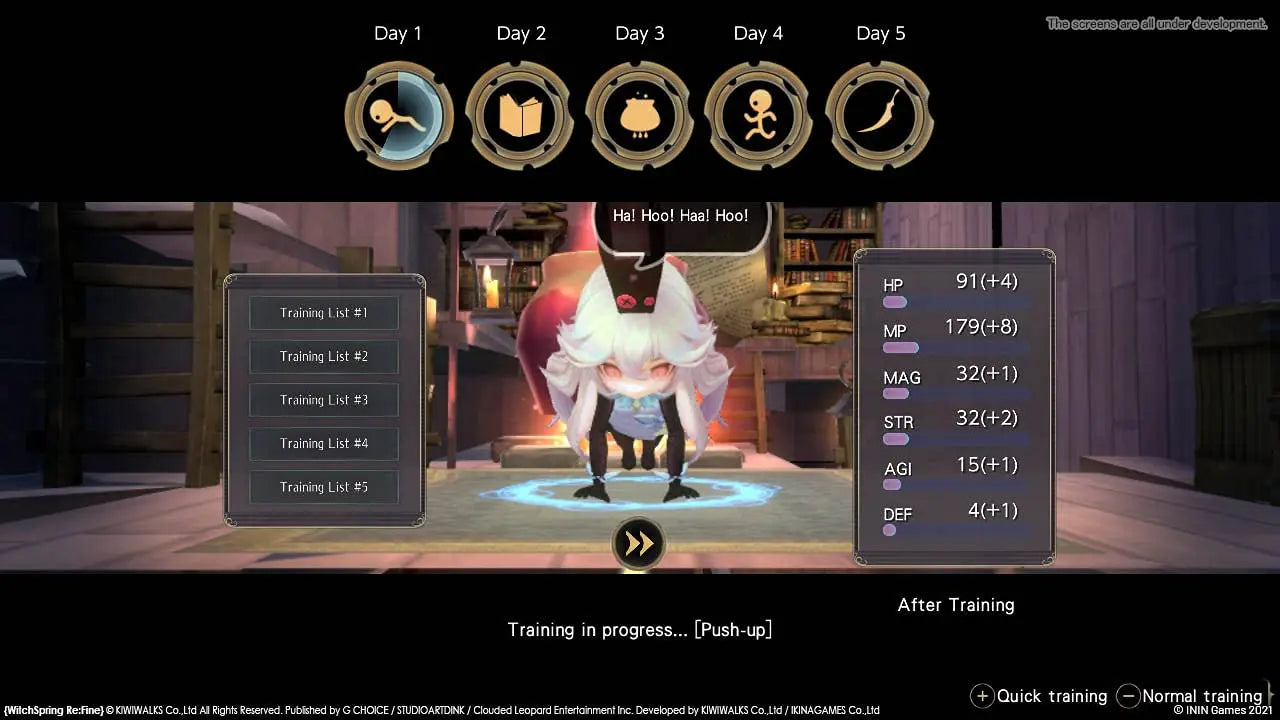
Task: Click the STR stat value
Action: coord(984,419)
